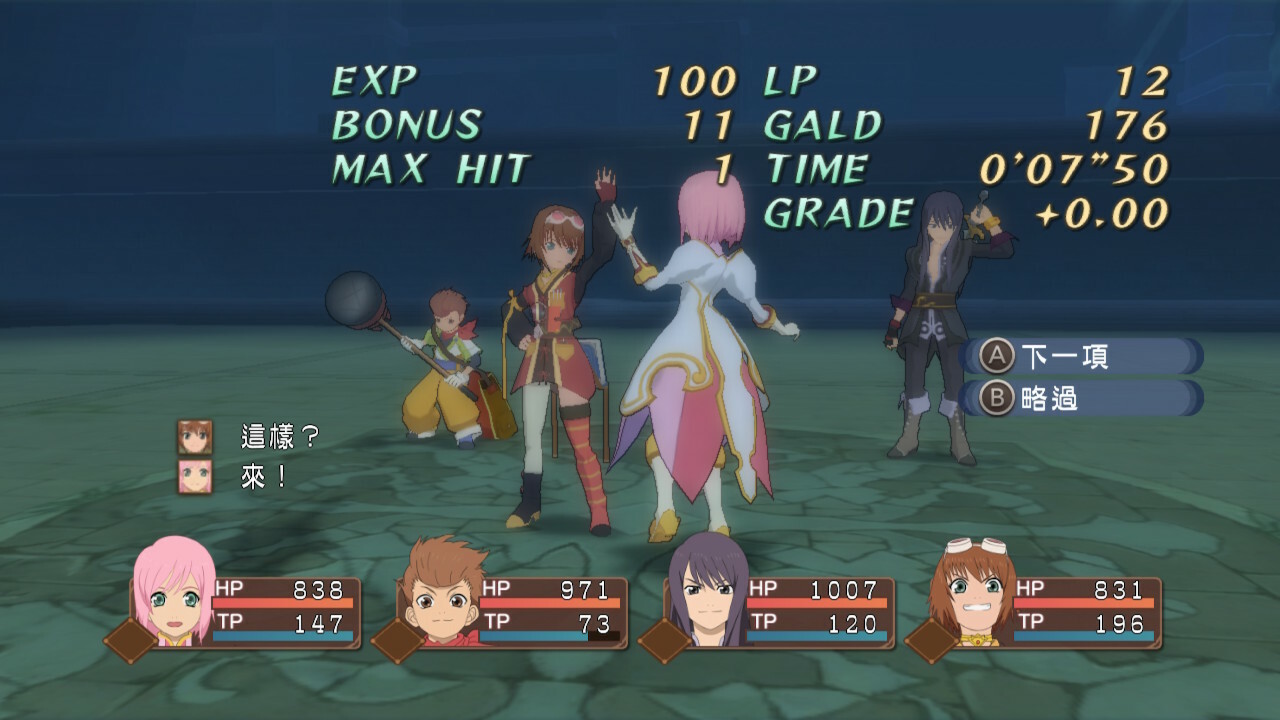Select the goggles girl's party portrait
1280x720 pixels.
click(x=970, y=592)
